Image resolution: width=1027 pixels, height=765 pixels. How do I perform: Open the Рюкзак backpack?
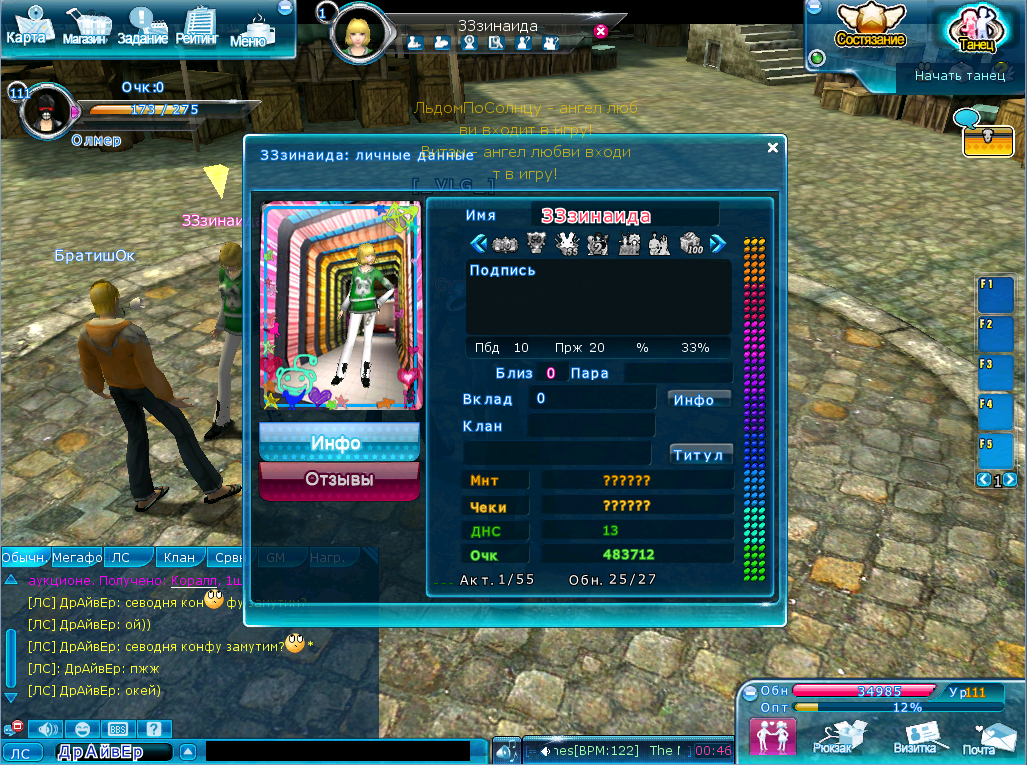pos(834,738)
